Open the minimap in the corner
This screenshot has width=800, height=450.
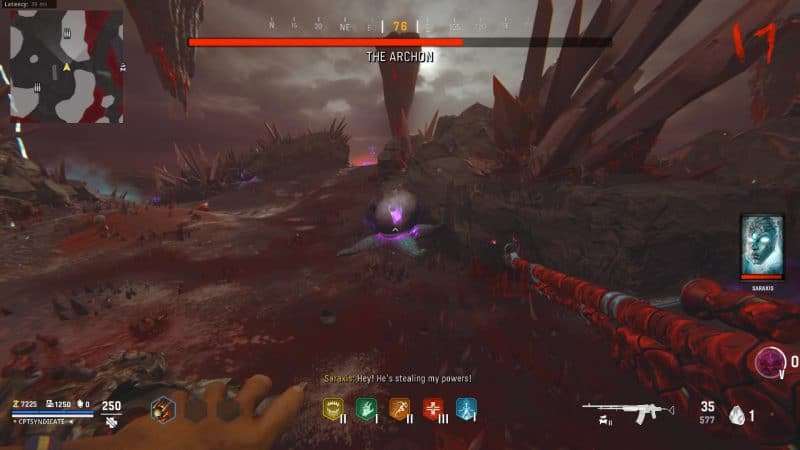[66, 65]
